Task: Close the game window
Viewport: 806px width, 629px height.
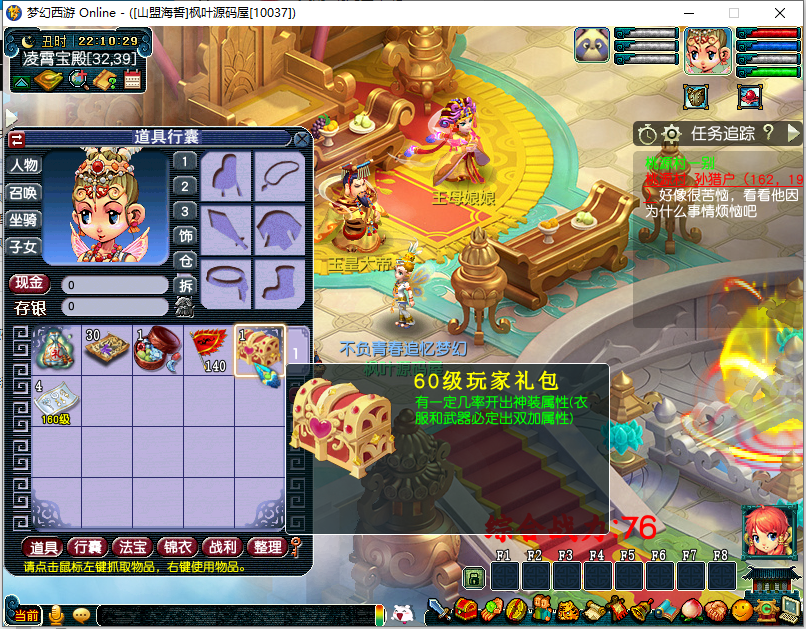Action: click(780, 13)
